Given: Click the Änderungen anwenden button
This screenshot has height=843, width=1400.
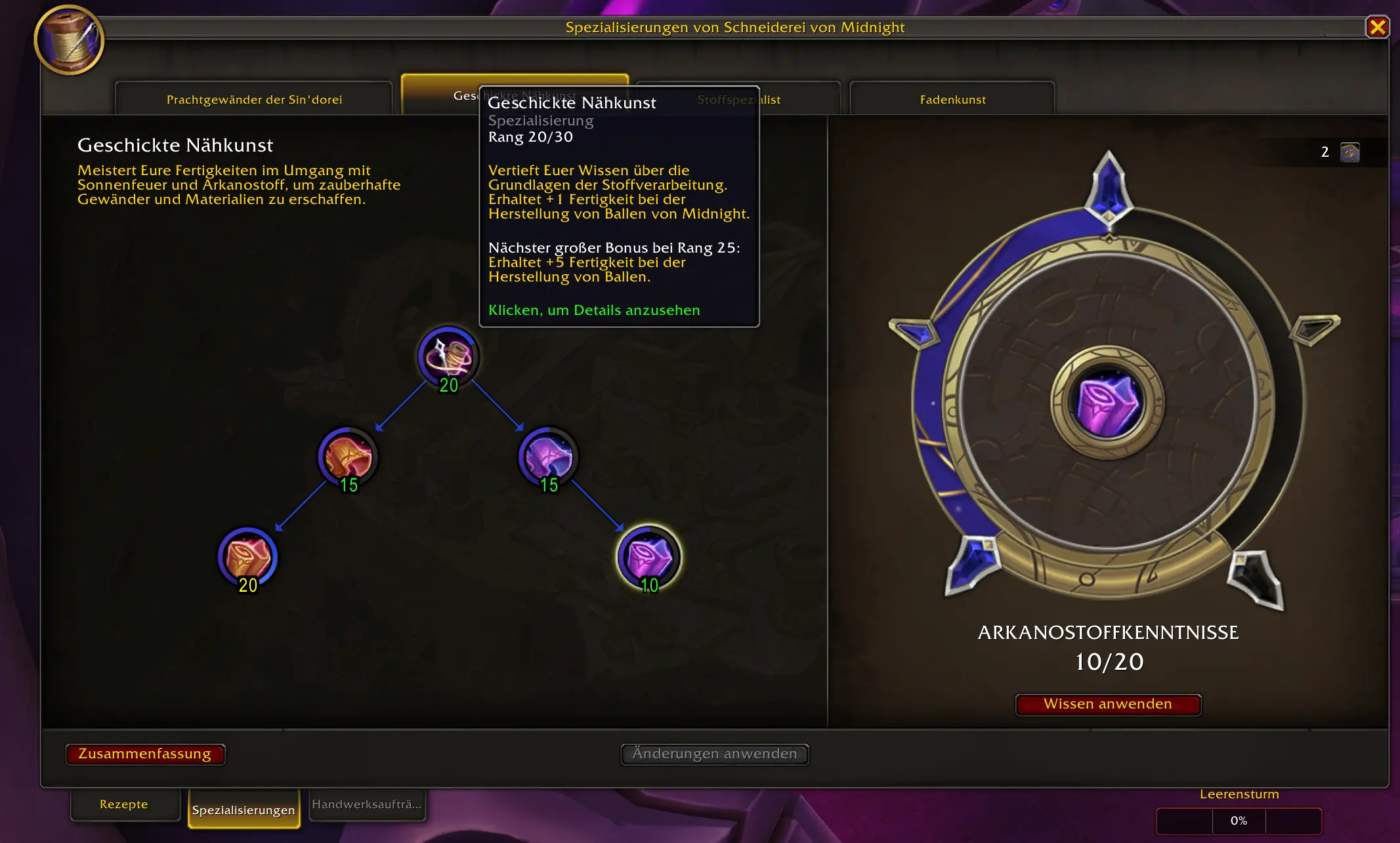Looking at the screenshot, I should pos(714,754).
